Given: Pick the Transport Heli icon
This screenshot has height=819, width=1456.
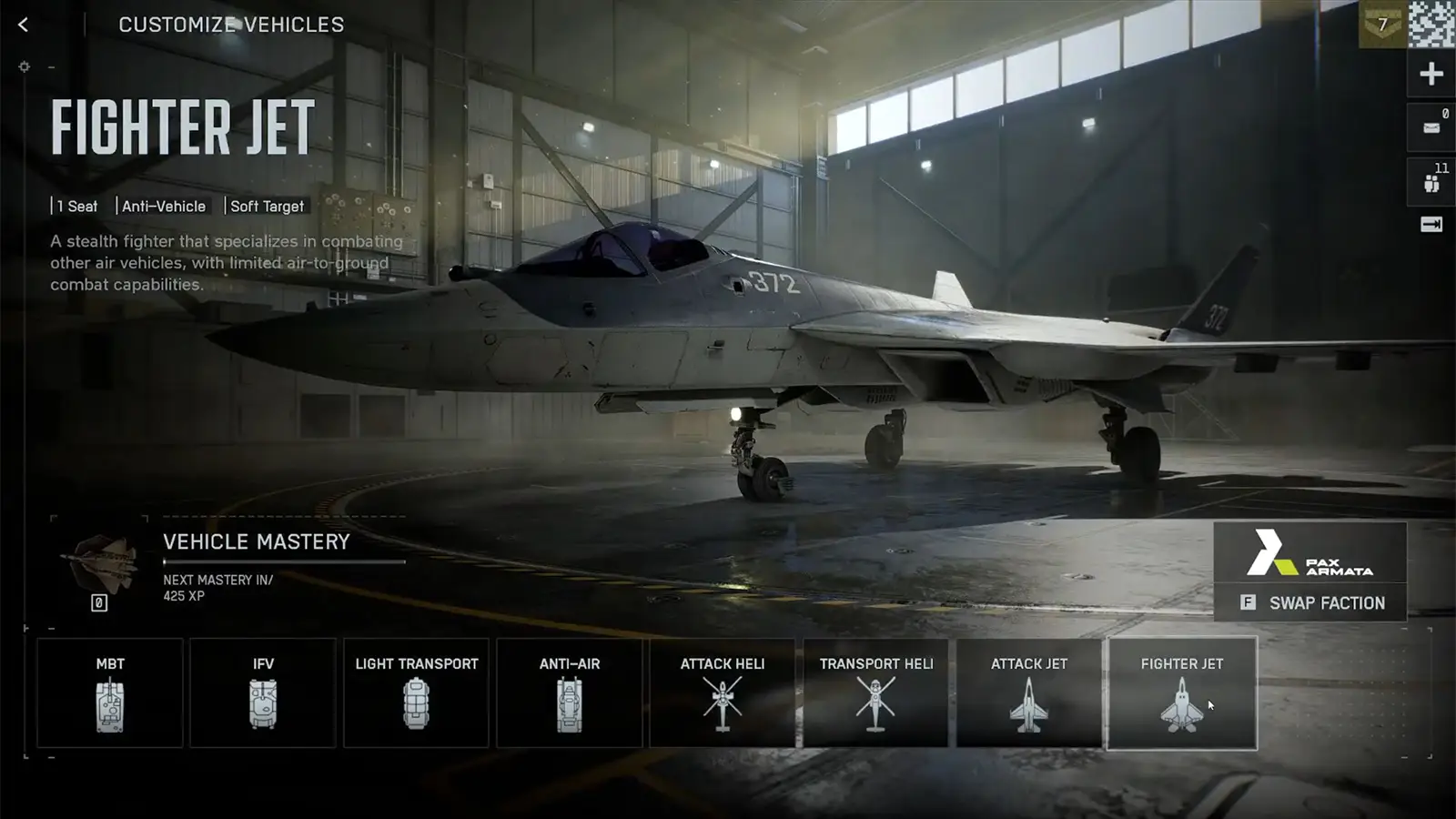Looking at the screenshot, I should 875,692.
